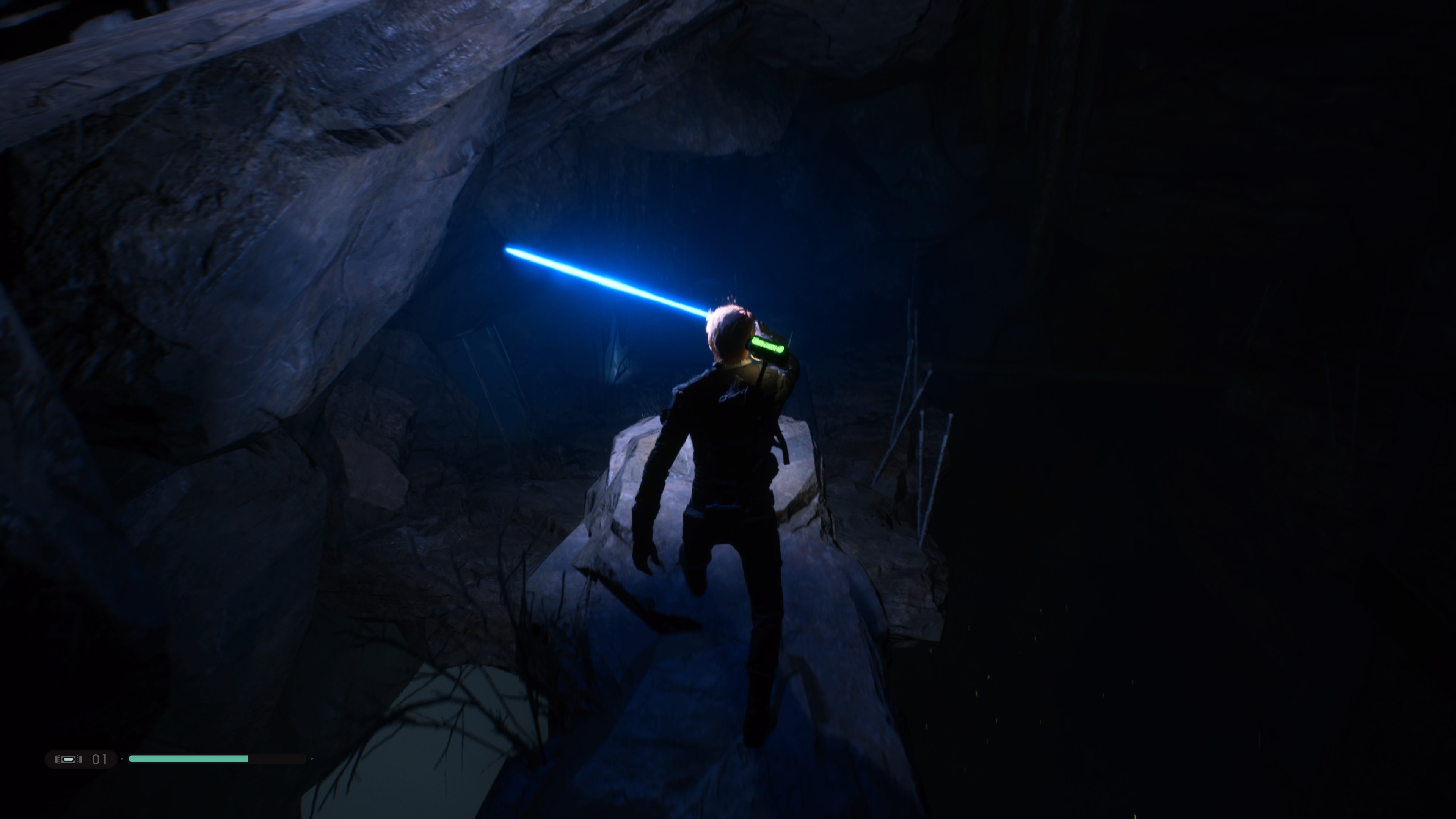Expand the health bar HUD element

tap(218, 759)
